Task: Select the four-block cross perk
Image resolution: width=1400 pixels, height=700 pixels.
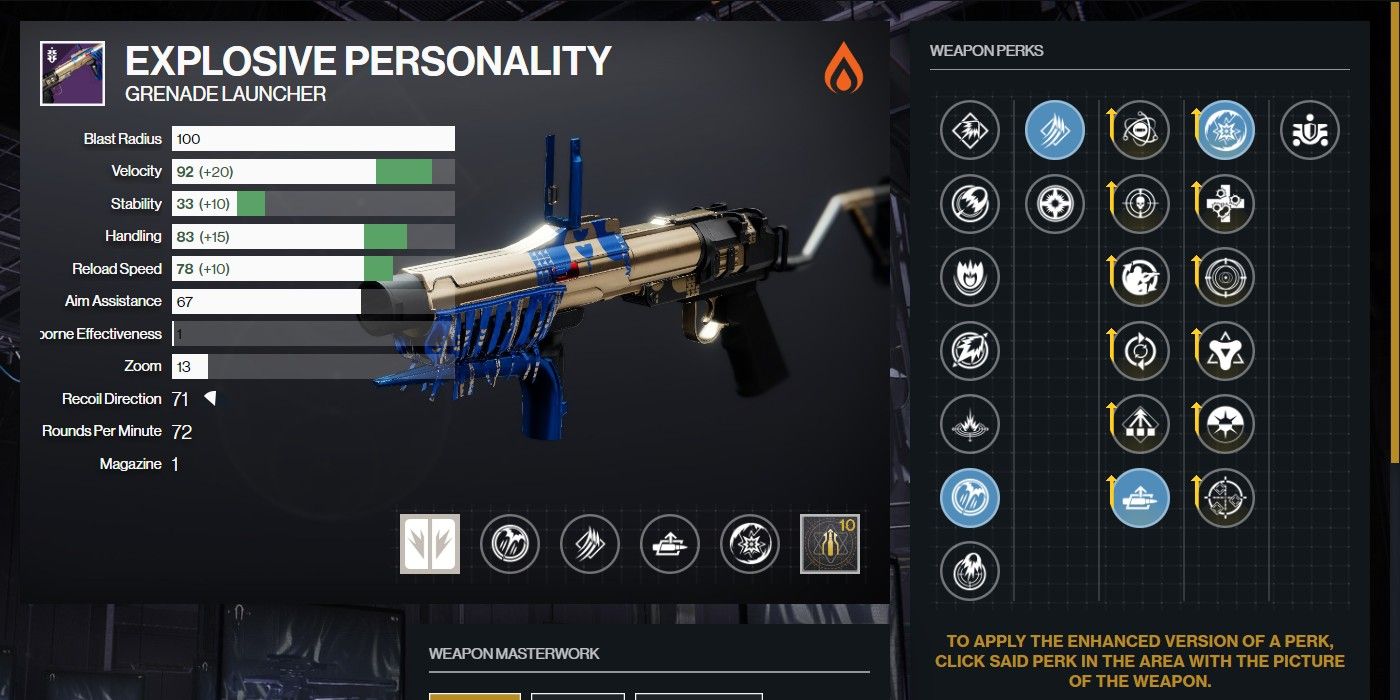Action: pyautogui.click(x=1225, y=204)
